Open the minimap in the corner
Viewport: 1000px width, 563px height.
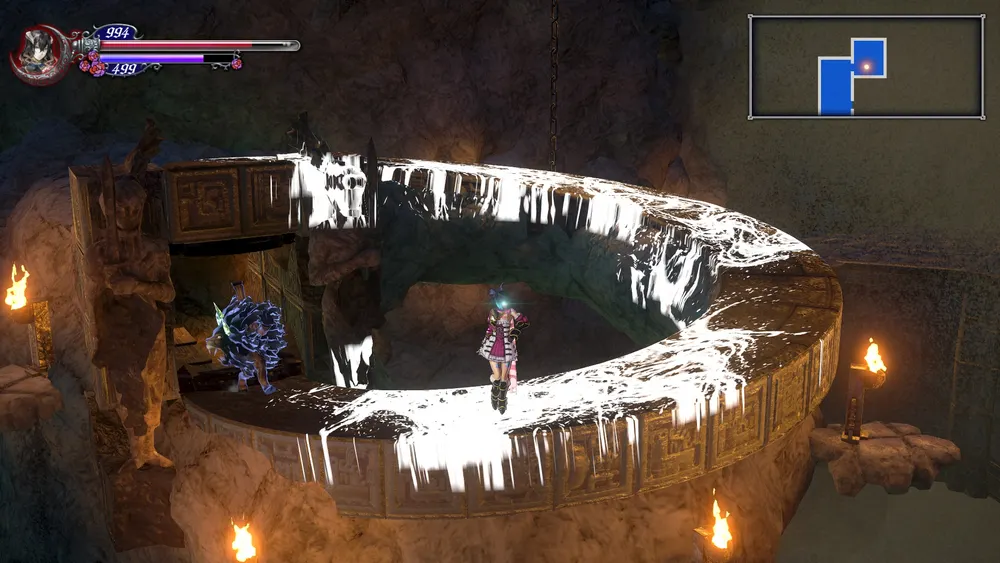coord(866,67)
